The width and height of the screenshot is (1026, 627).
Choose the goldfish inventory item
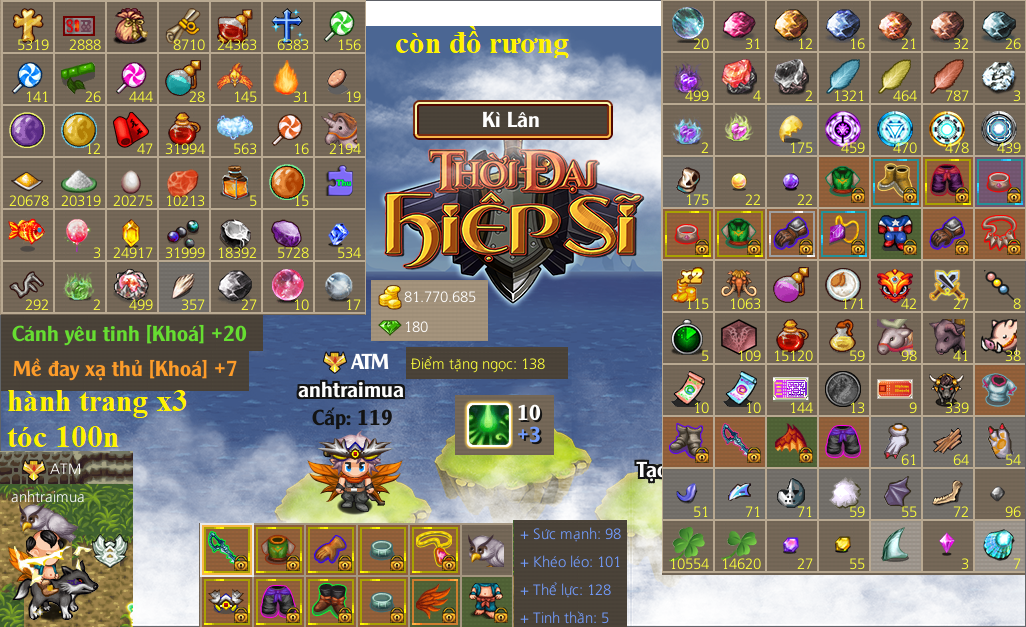(32, 234)
